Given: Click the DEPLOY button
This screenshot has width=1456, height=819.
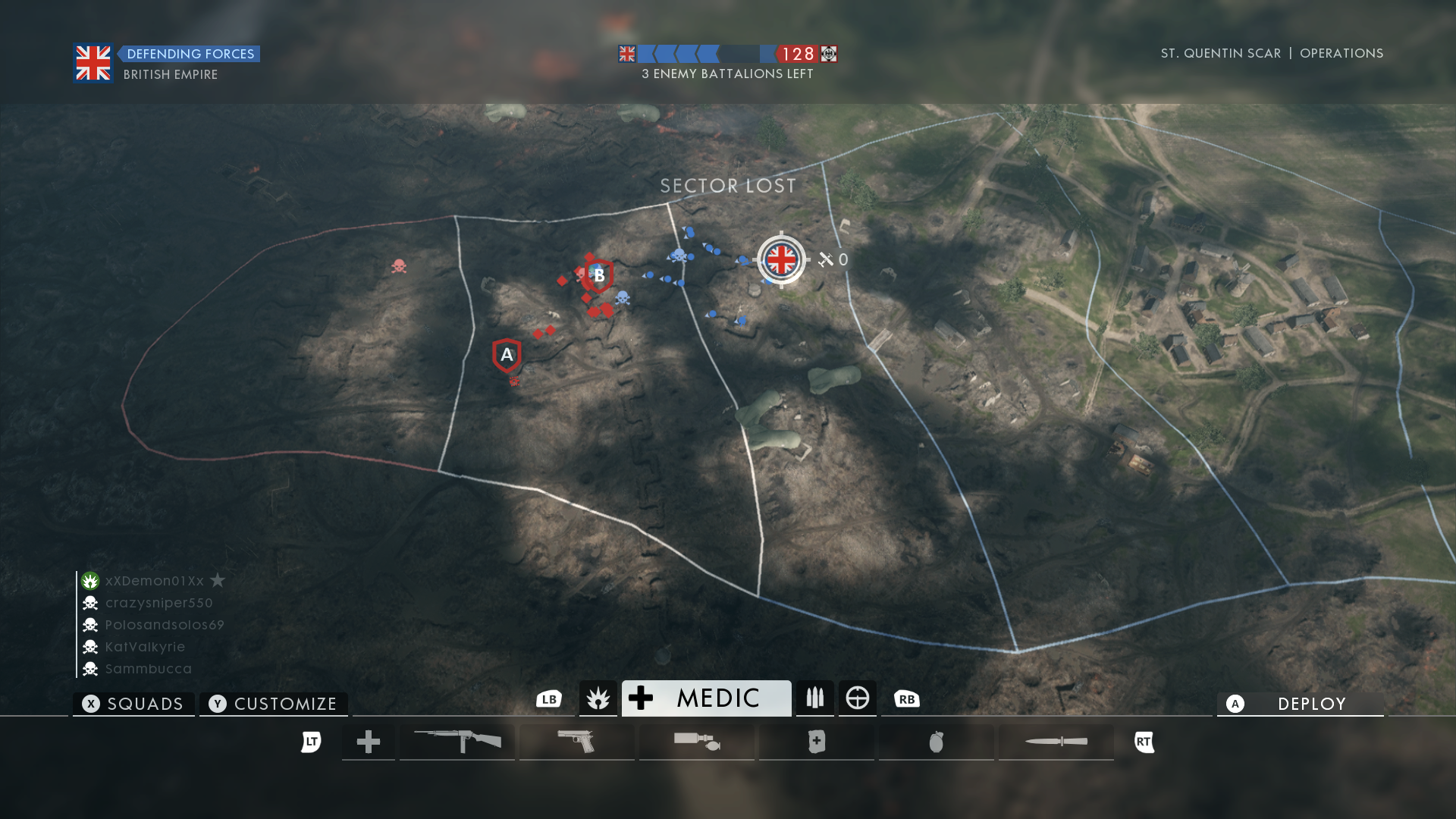Looking at the screenshot, I should (x=1300, y=704).
